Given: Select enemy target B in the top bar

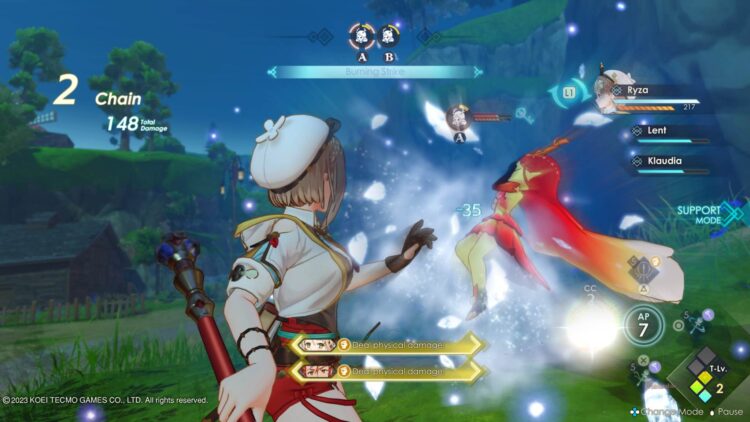Looking at the screenshot, I should click(x=390, y=37).
